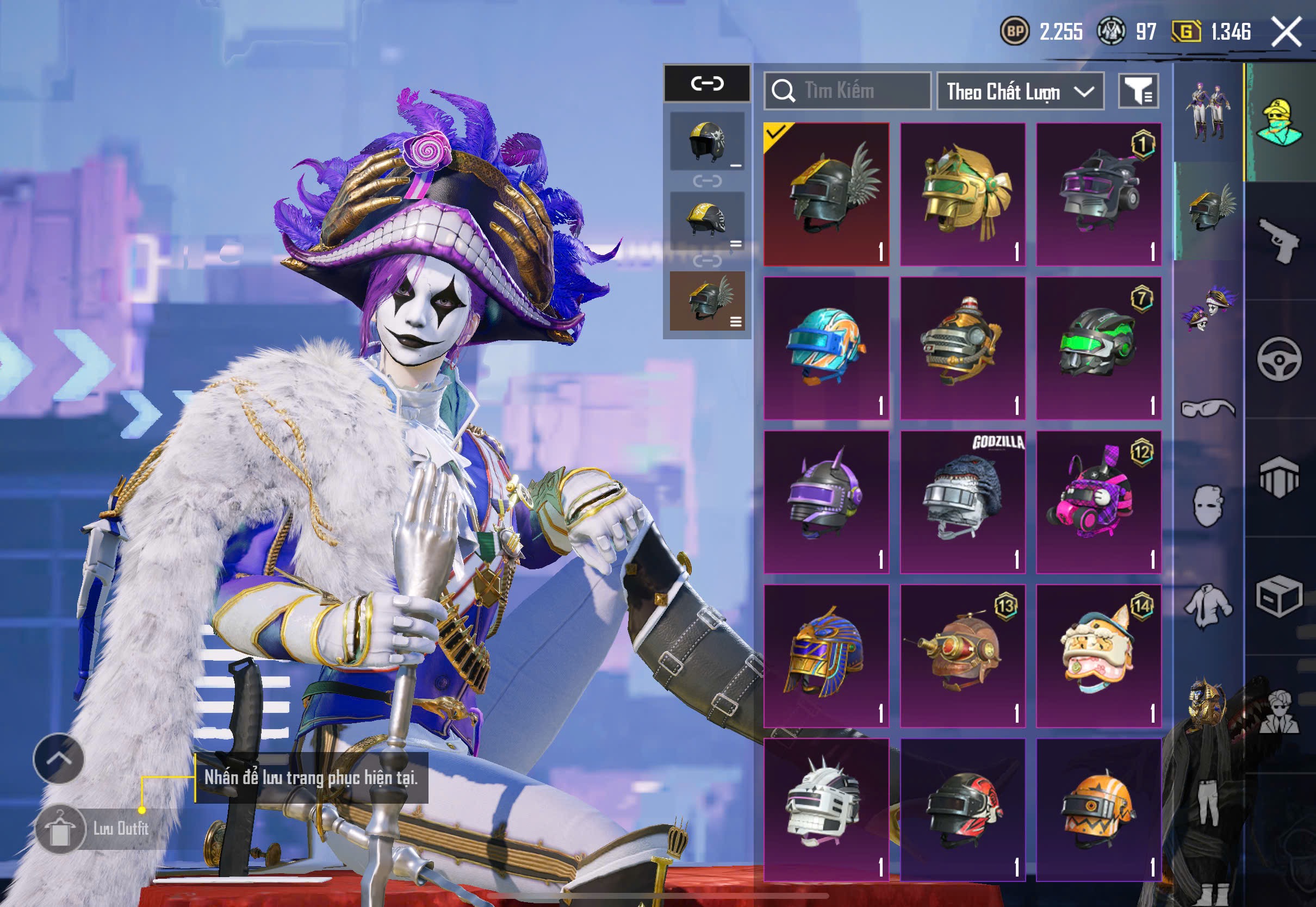Screen dimensions: 1316x907
Task: Select the shirt clothing subcategory
Action: [x=1208, y=605]
